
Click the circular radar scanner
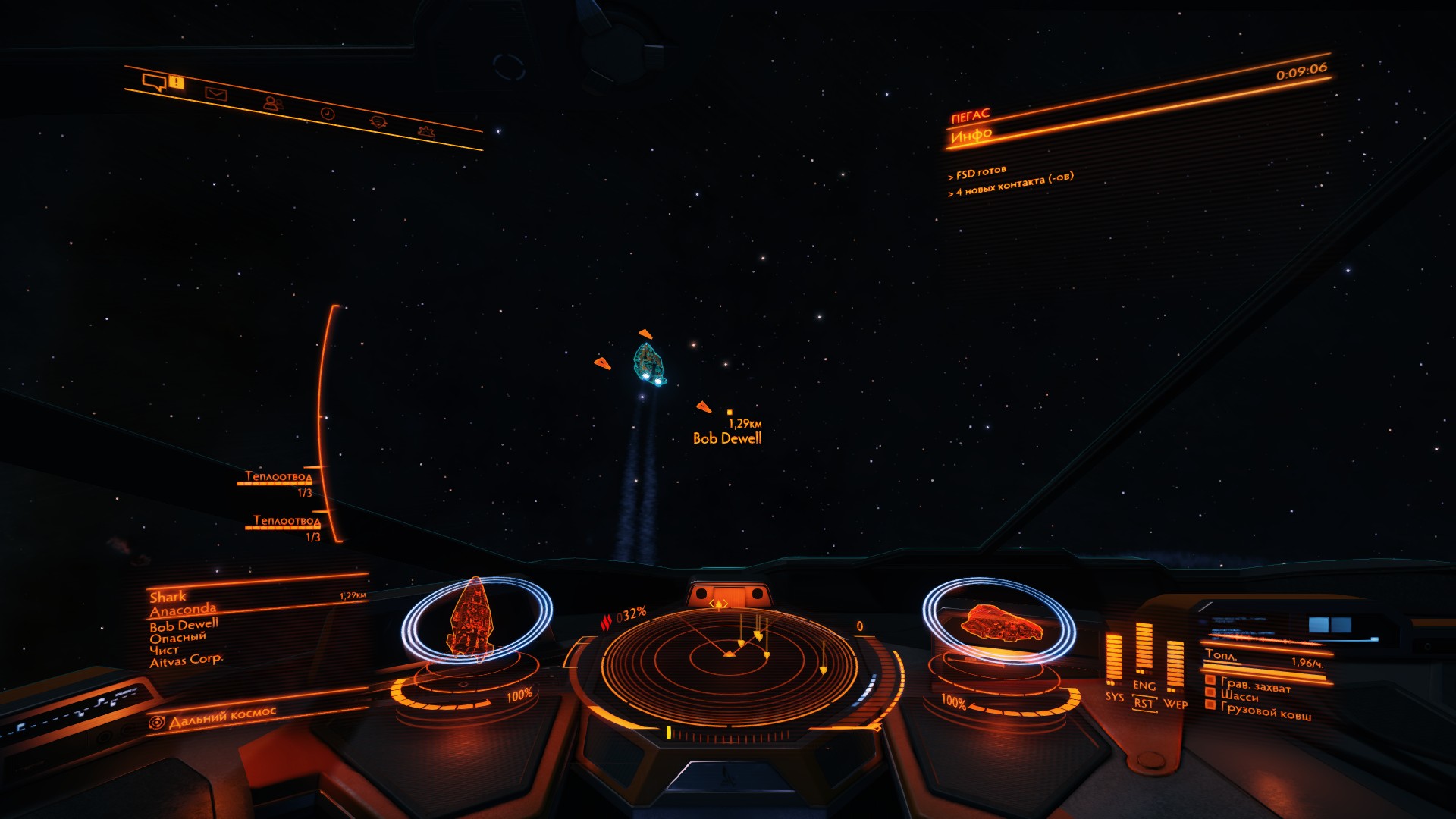pos(728,661)
